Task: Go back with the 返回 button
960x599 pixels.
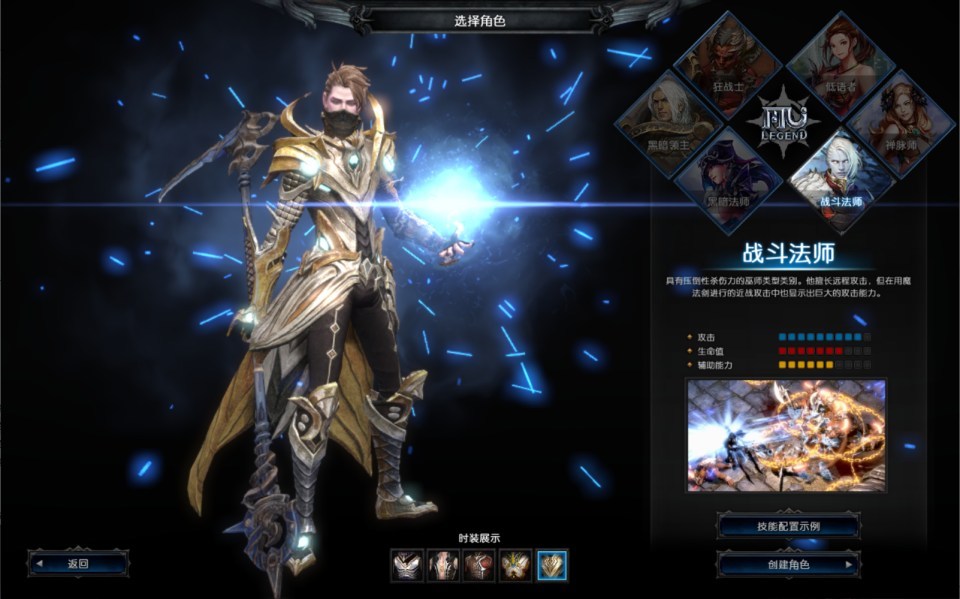Action: (x=78, y=563)
